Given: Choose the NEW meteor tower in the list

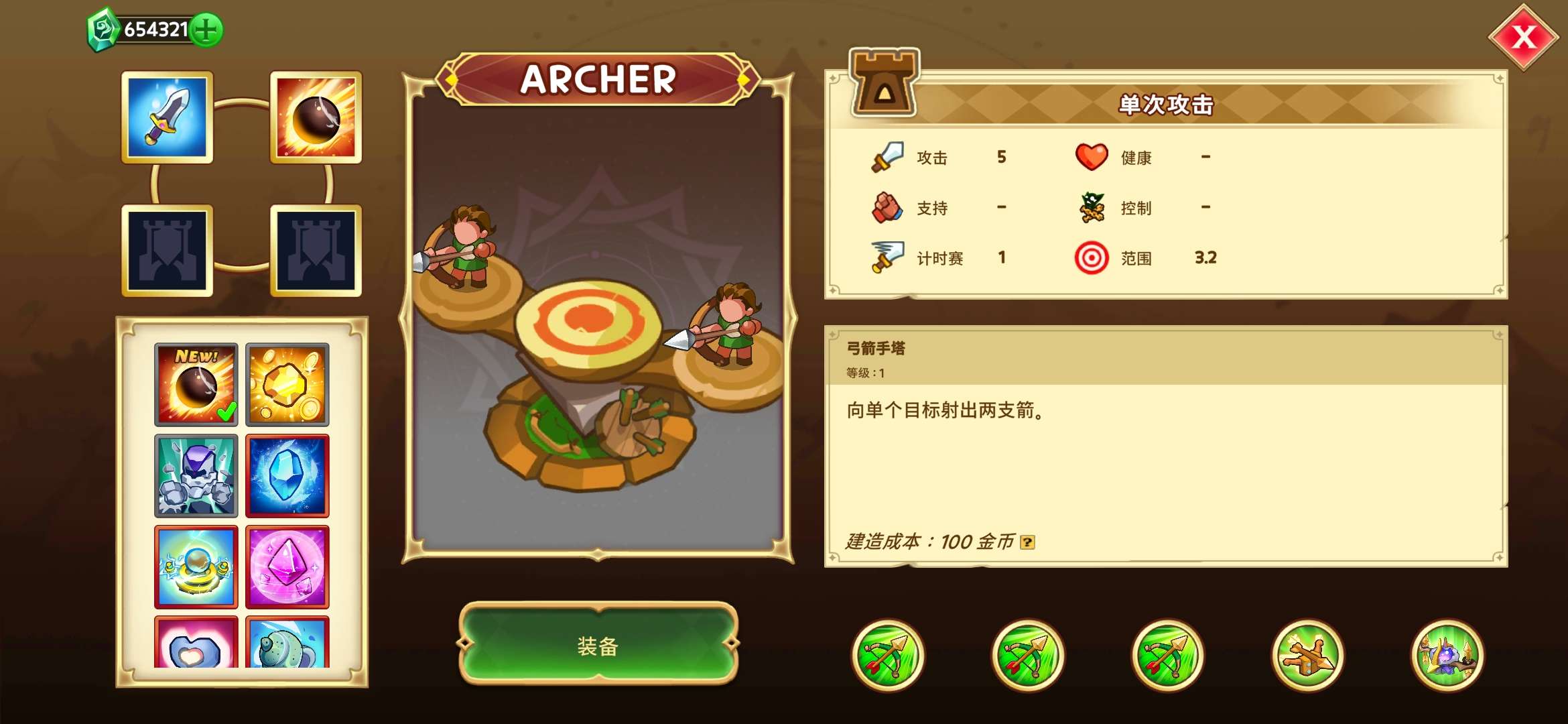Looking at the screenshot, I should coord(196,385).
